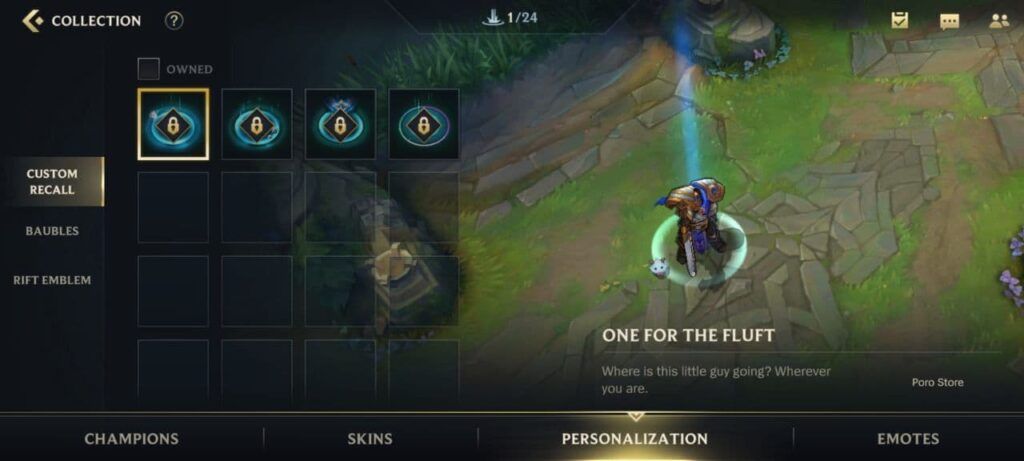Go back using the Collection arrow
The image size is (1024, 461).
32,20
